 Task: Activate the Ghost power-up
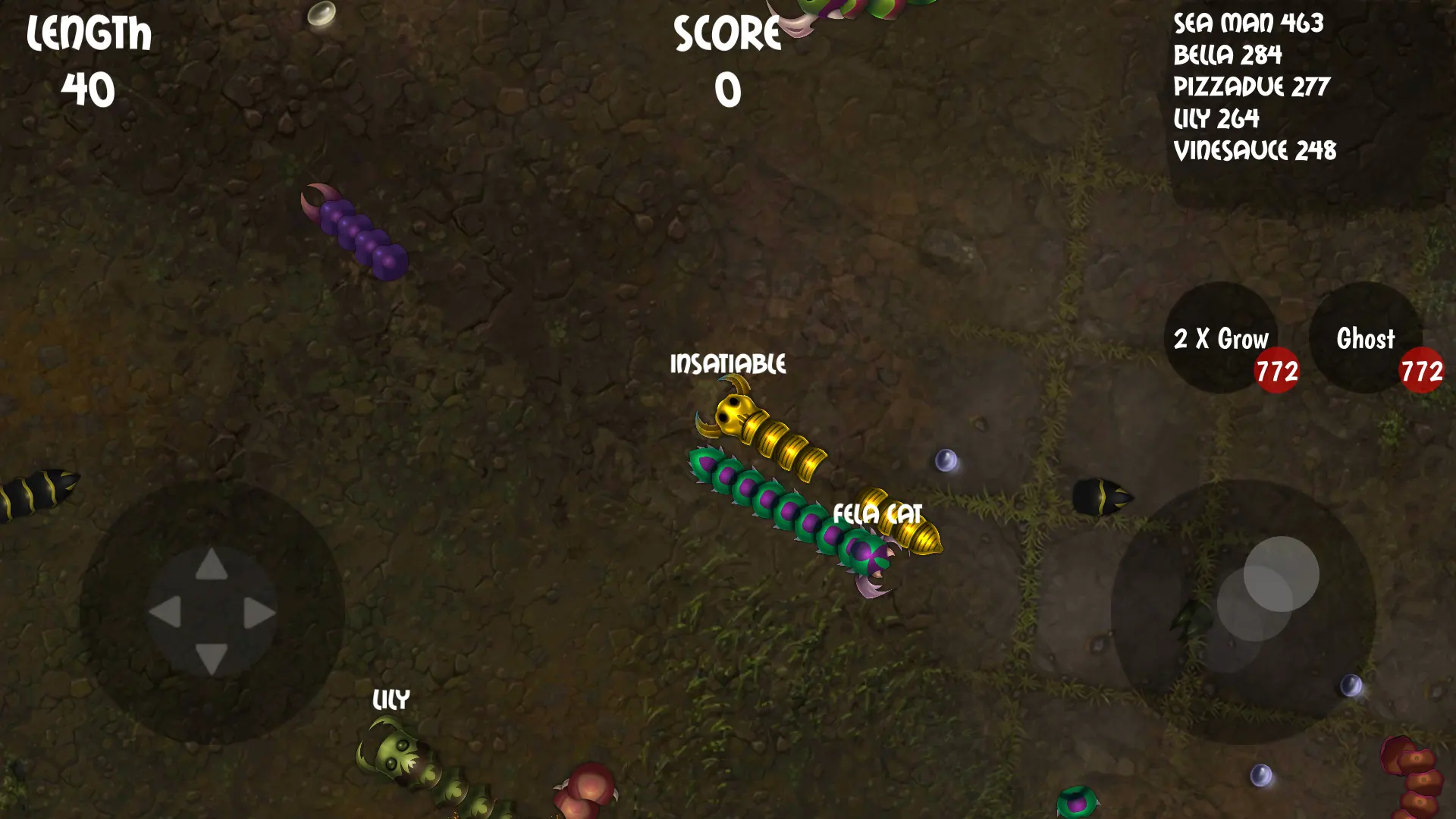pyautogui.click(x=1365, y=338)
